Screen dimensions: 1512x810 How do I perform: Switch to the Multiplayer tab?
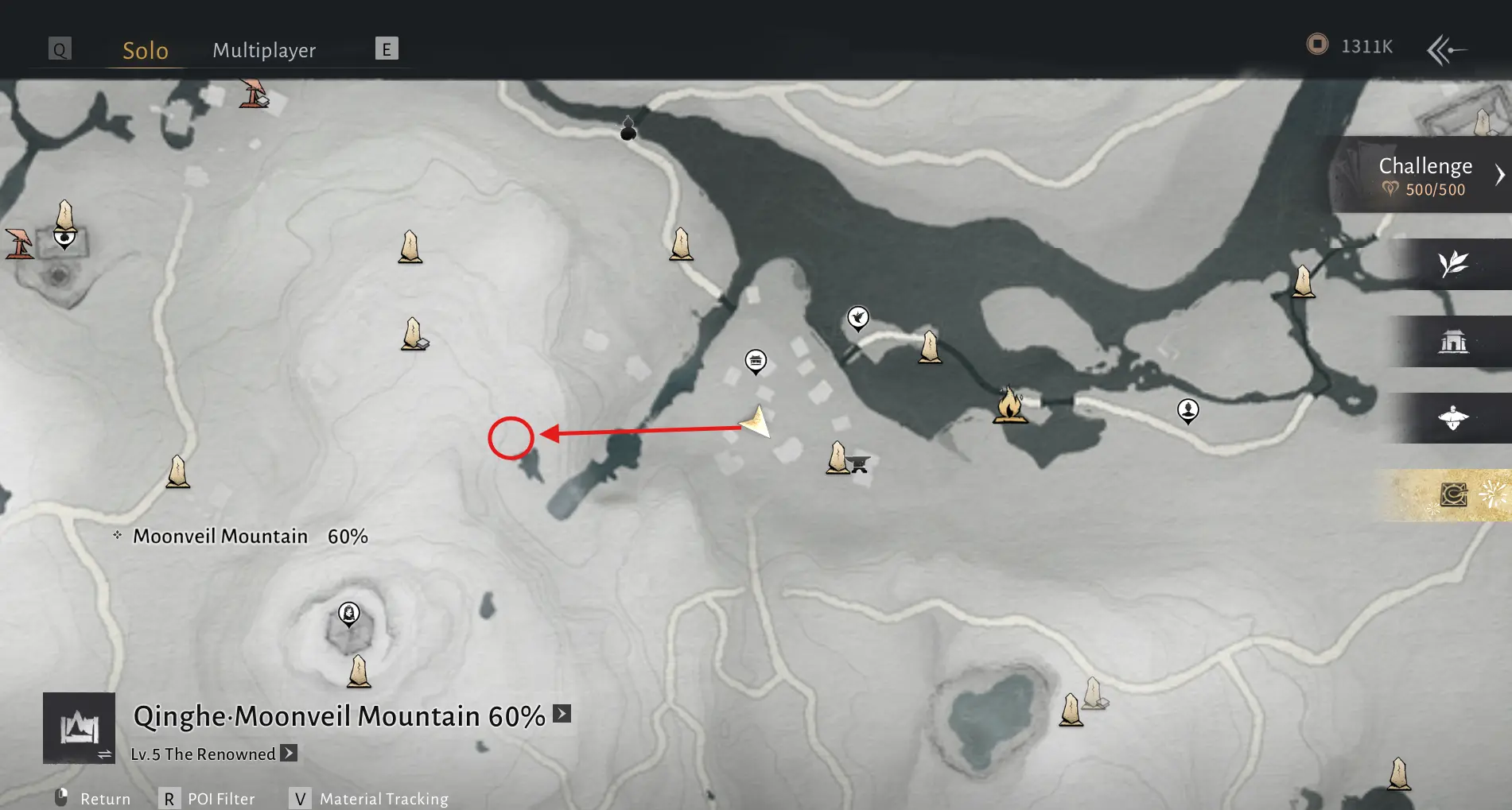[264, 50]
